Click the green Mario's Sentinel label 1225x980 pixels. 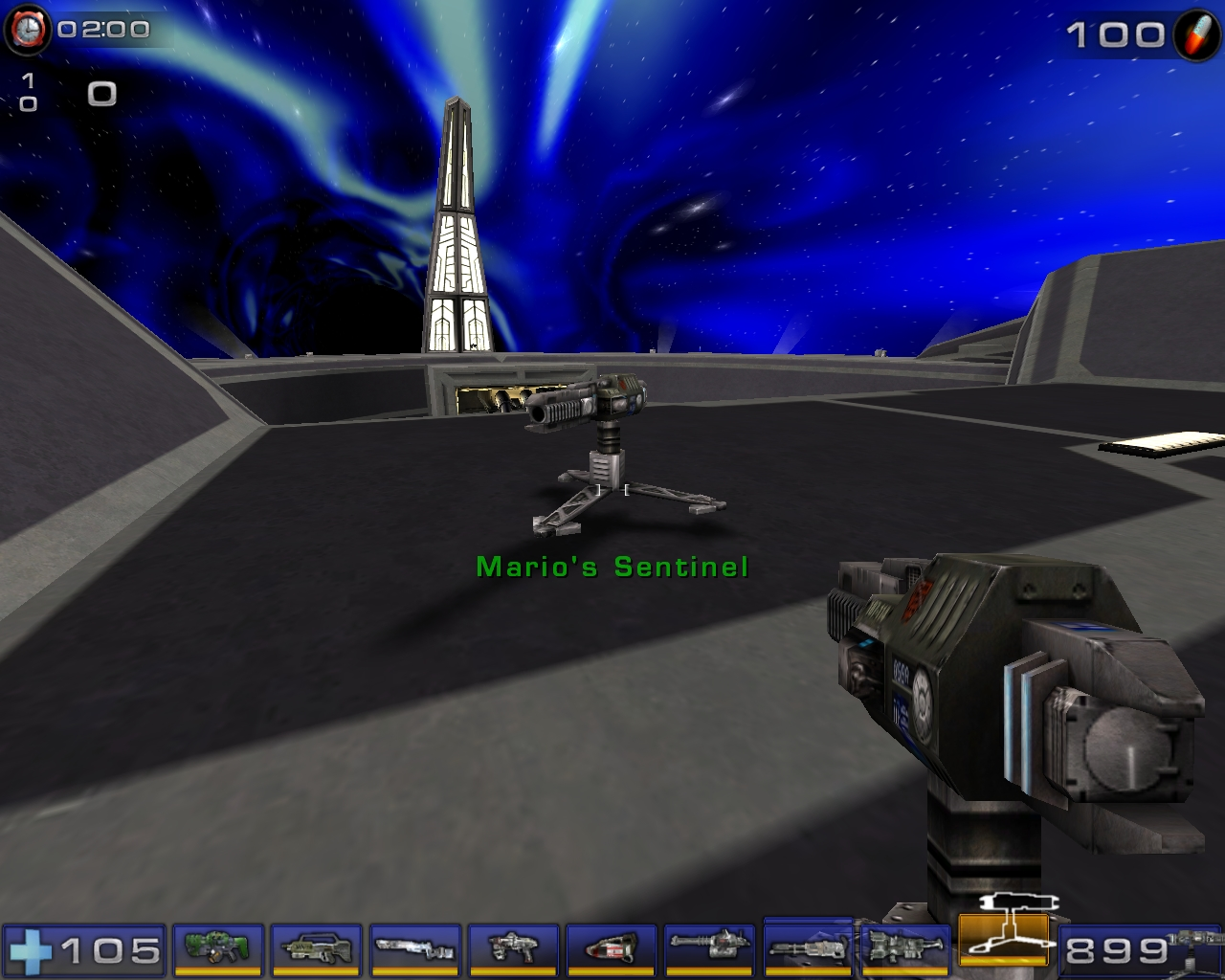point(611,566)
